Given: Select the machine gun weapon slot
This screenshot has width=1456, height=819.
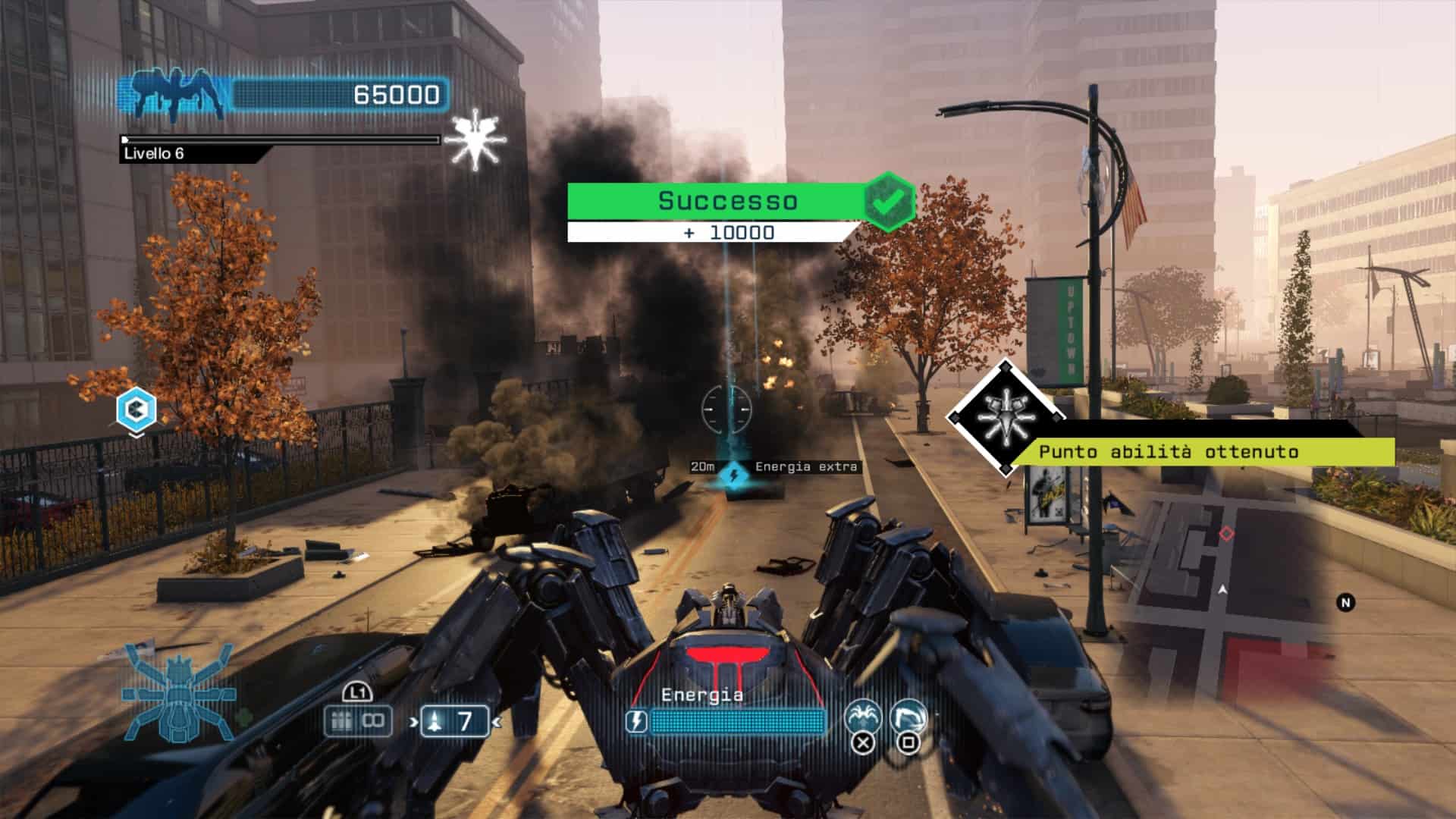Looking at the screenshot, I should (x=357, y=720).
